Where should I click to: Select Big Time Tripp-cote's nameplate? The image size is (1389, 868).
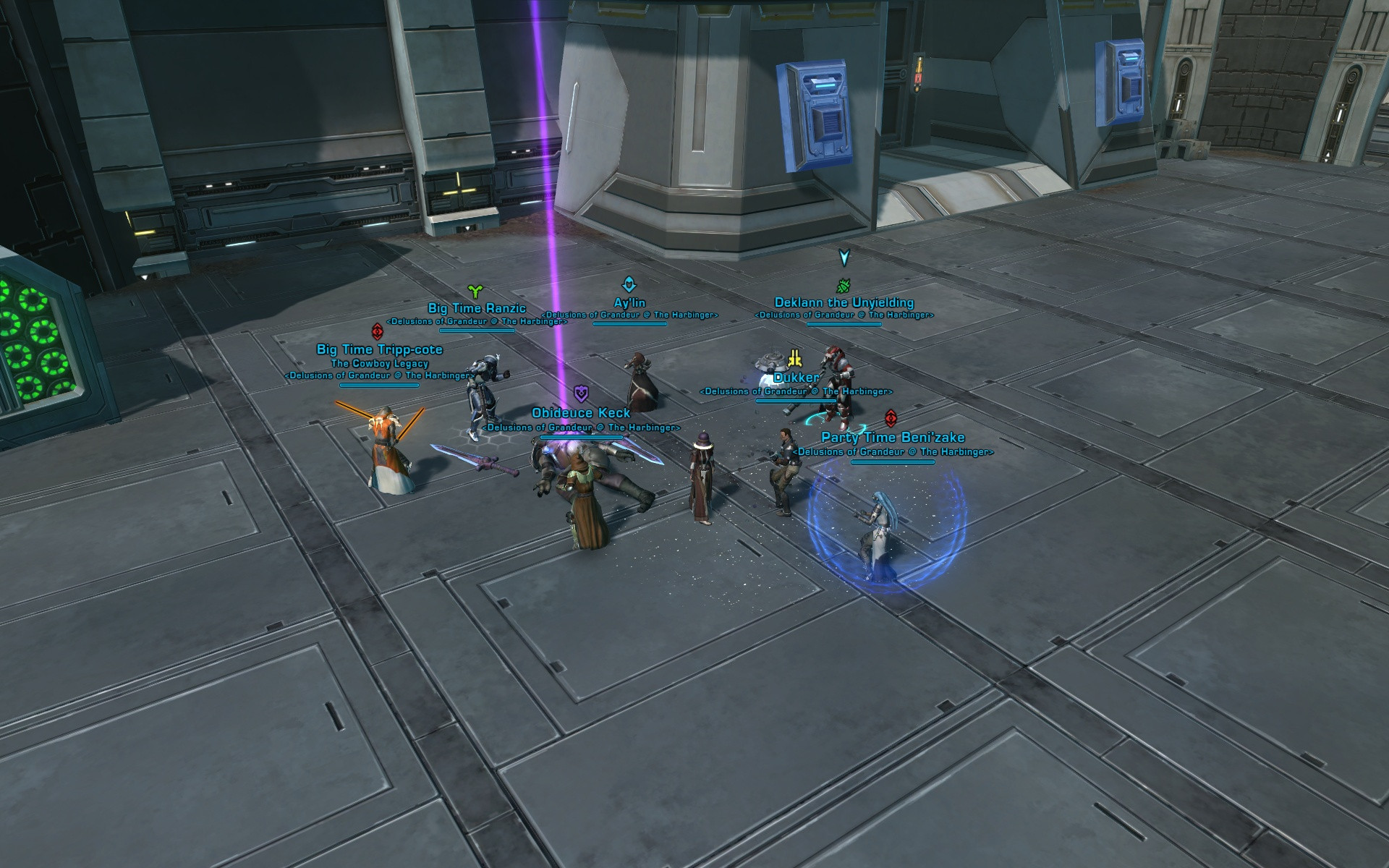click(380, 350)
